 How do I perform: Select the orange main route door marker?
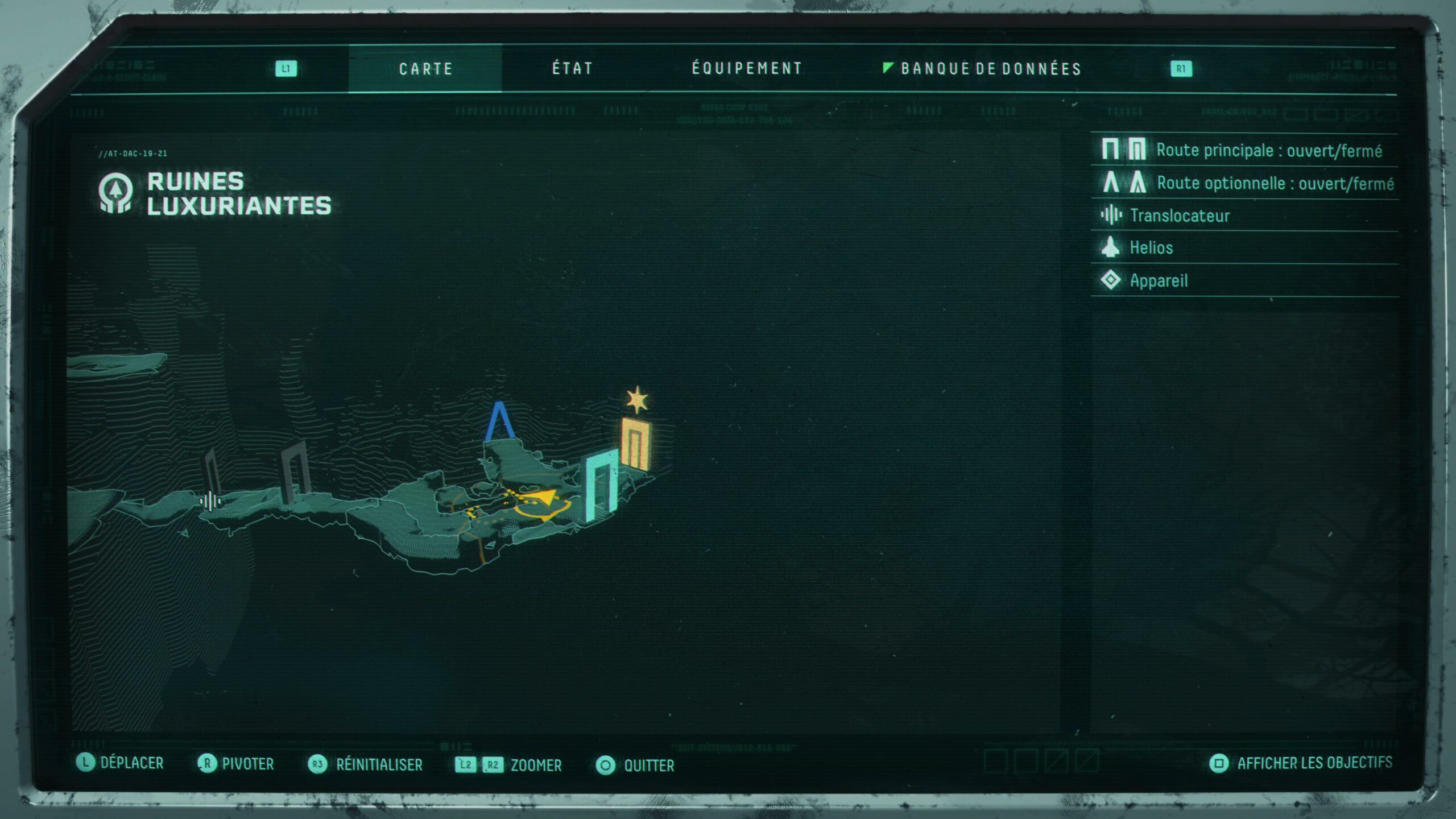(x=636, y=444)
